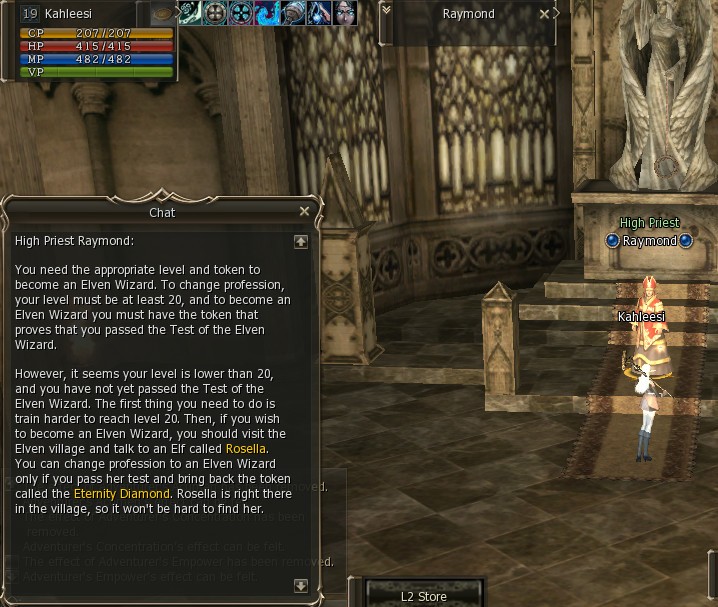Click the hammer buff icon
Viewport: 718px width, 607px height.
tap(293, 14)
